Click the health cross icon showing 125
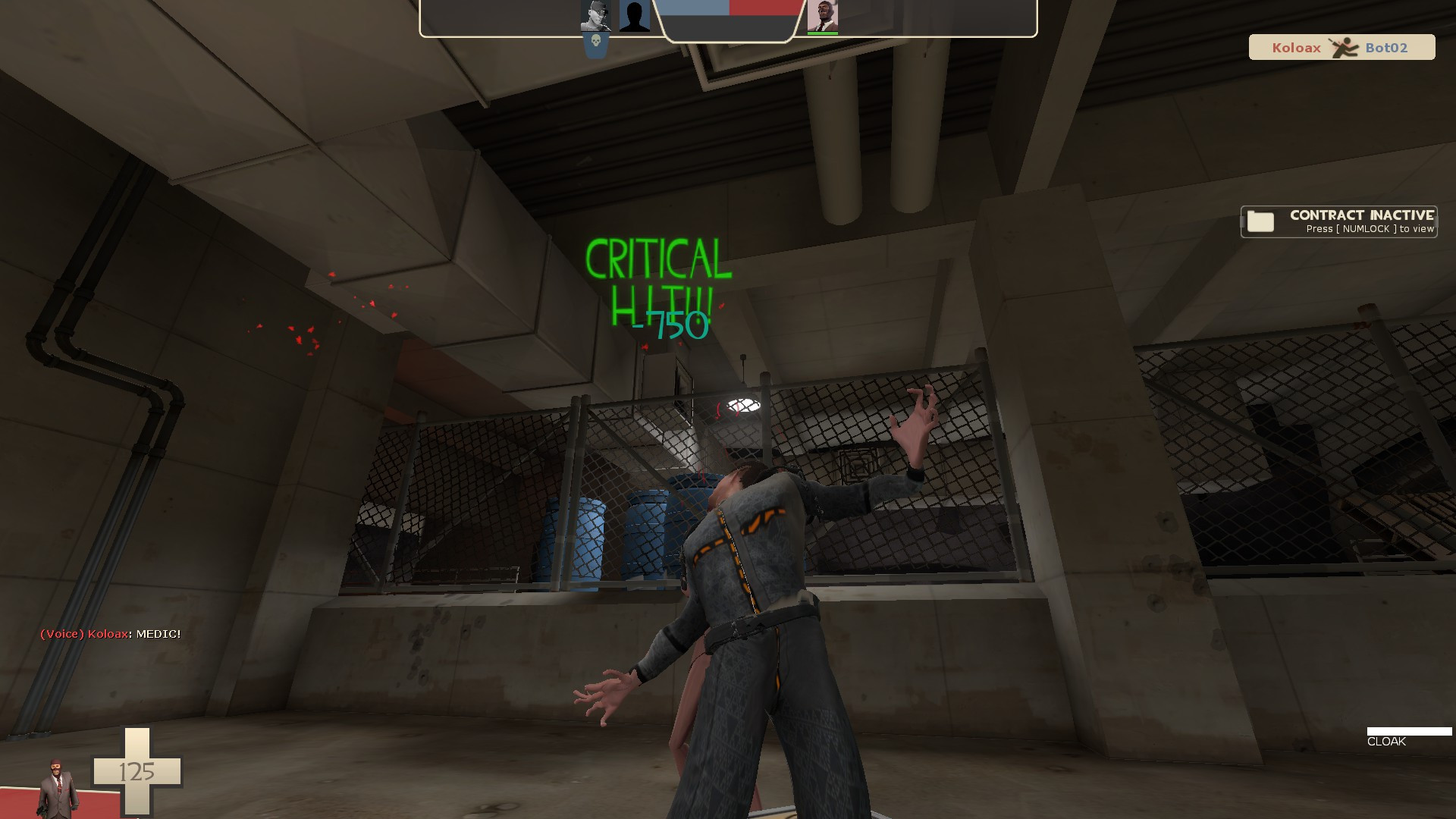Viewport: 1456px width, 819px height. pyautogui.click(x=136, y=772)
